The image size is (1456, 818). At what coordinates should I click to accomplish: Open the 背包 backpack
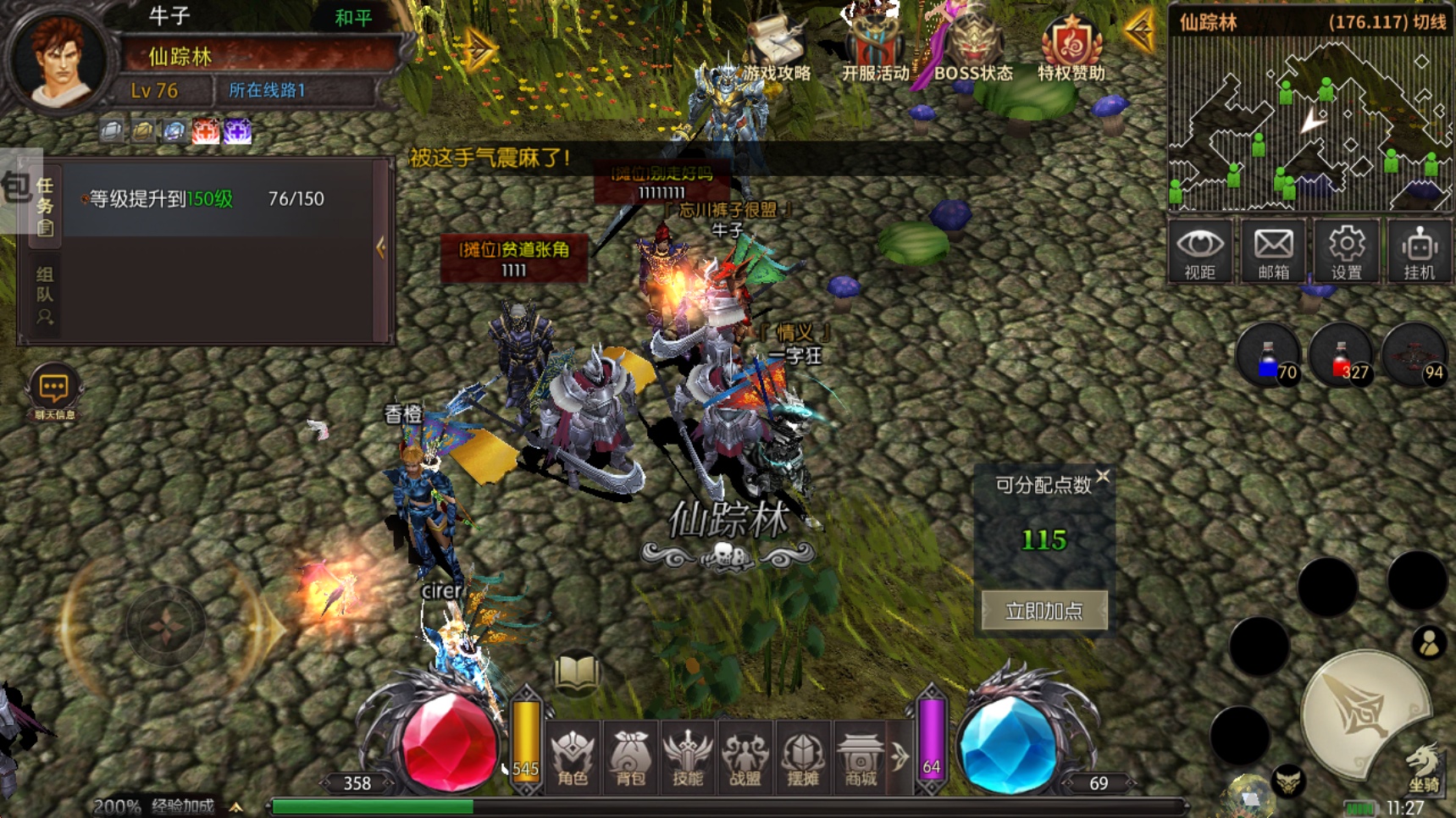630,756
